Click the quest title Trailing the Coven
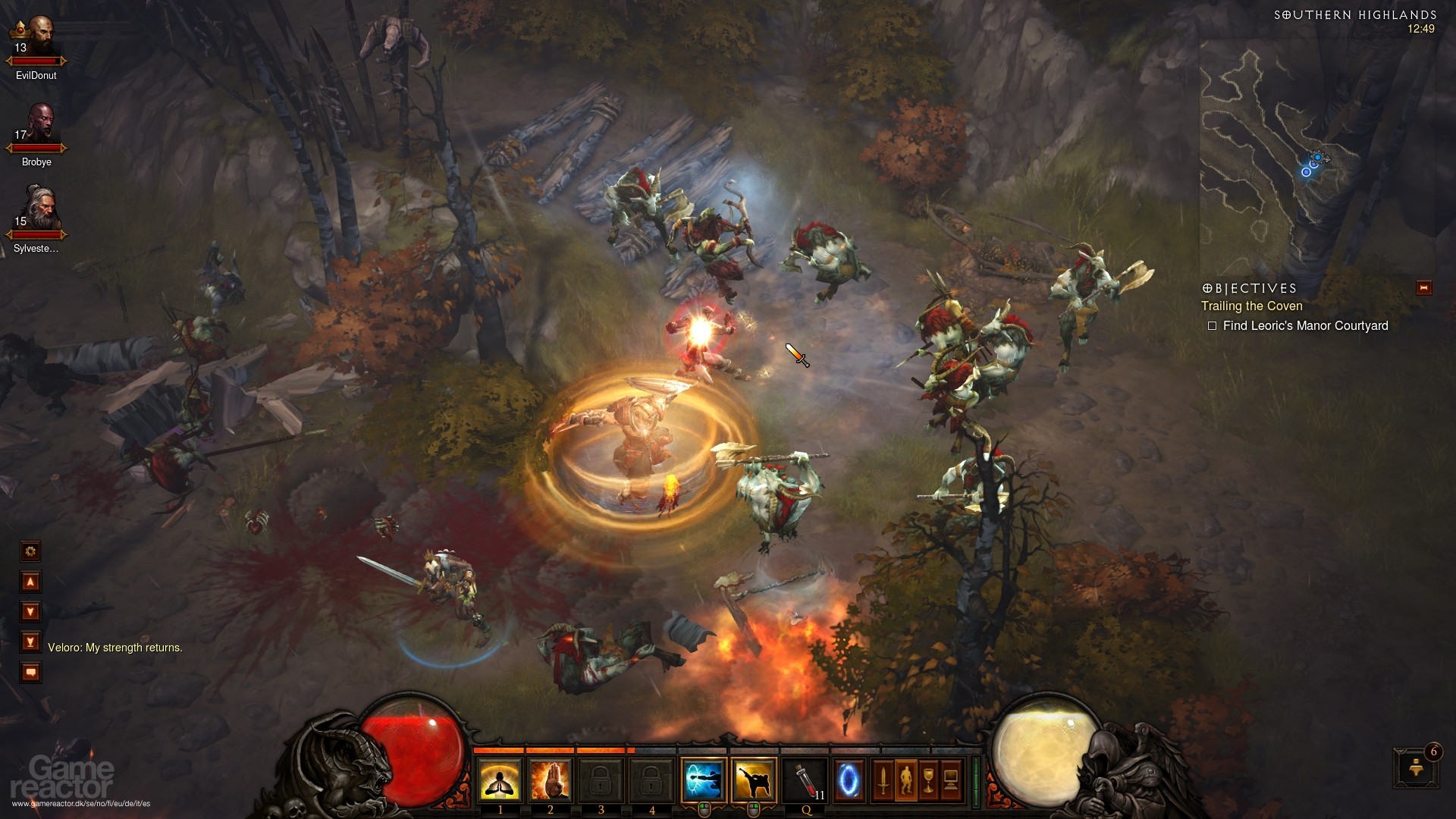Image resolution: width=1456 pixels, height=819 pixels. (x=1250, y=306)
